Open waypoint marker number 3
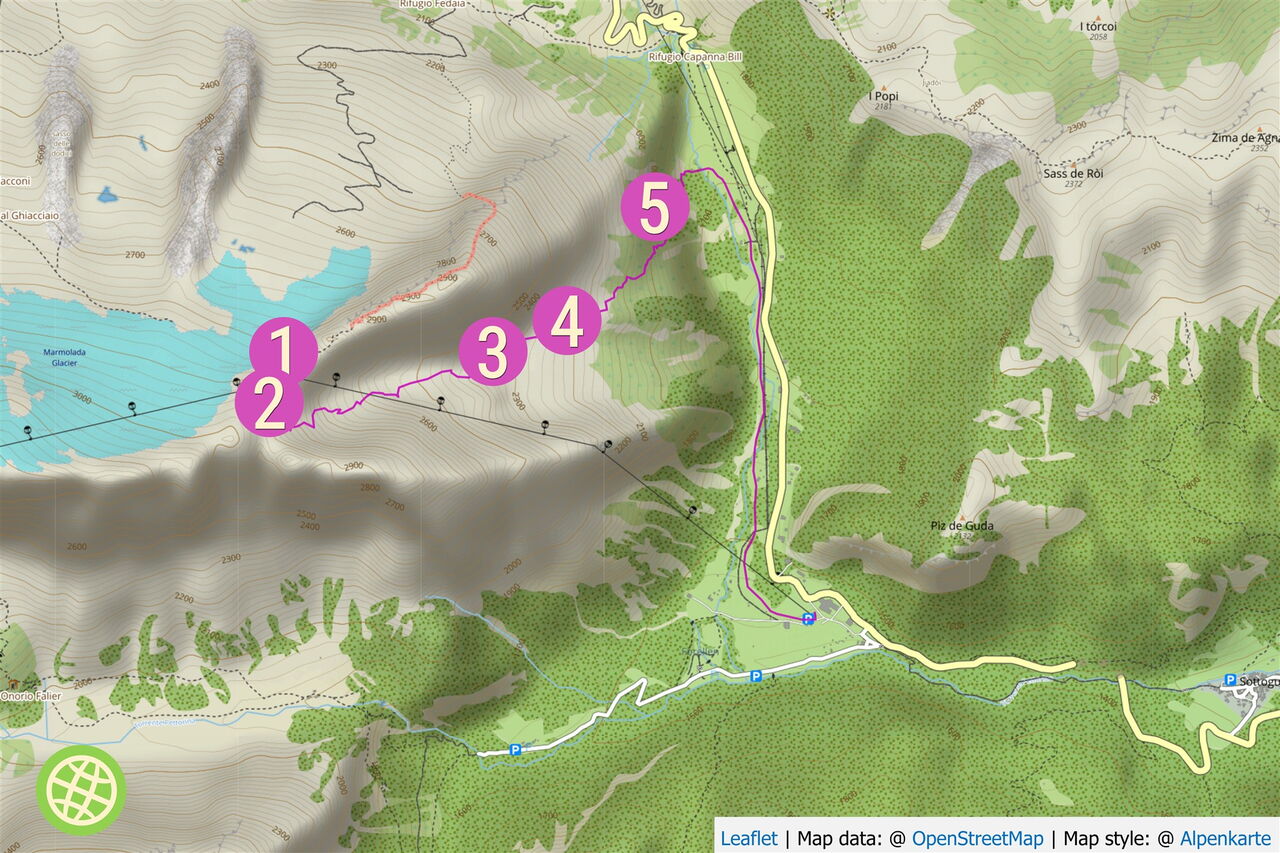 pos(492,352)
